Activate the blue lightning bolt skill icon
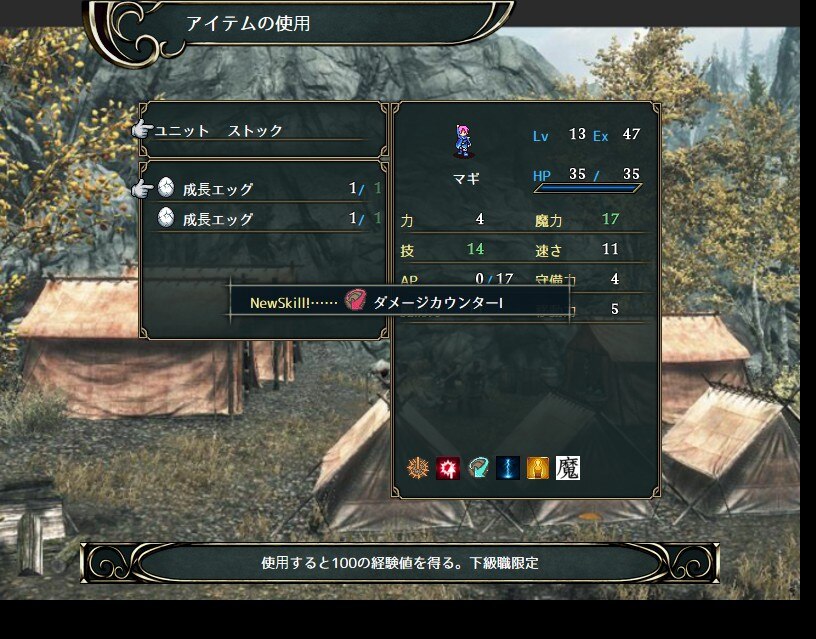 [508, 468]
